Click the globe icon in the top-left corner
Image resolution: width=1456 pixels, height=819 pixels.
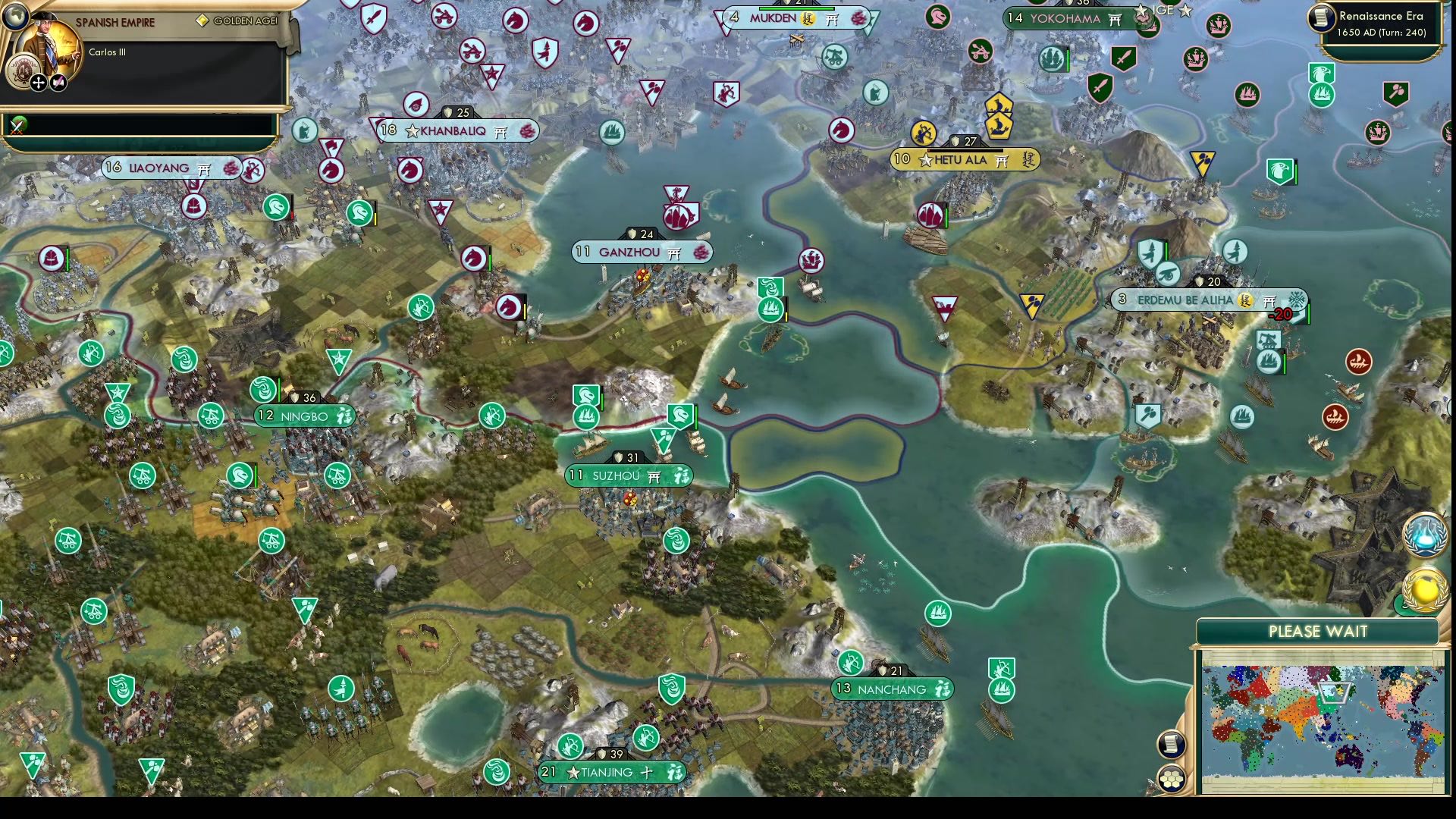pos(15,18)
